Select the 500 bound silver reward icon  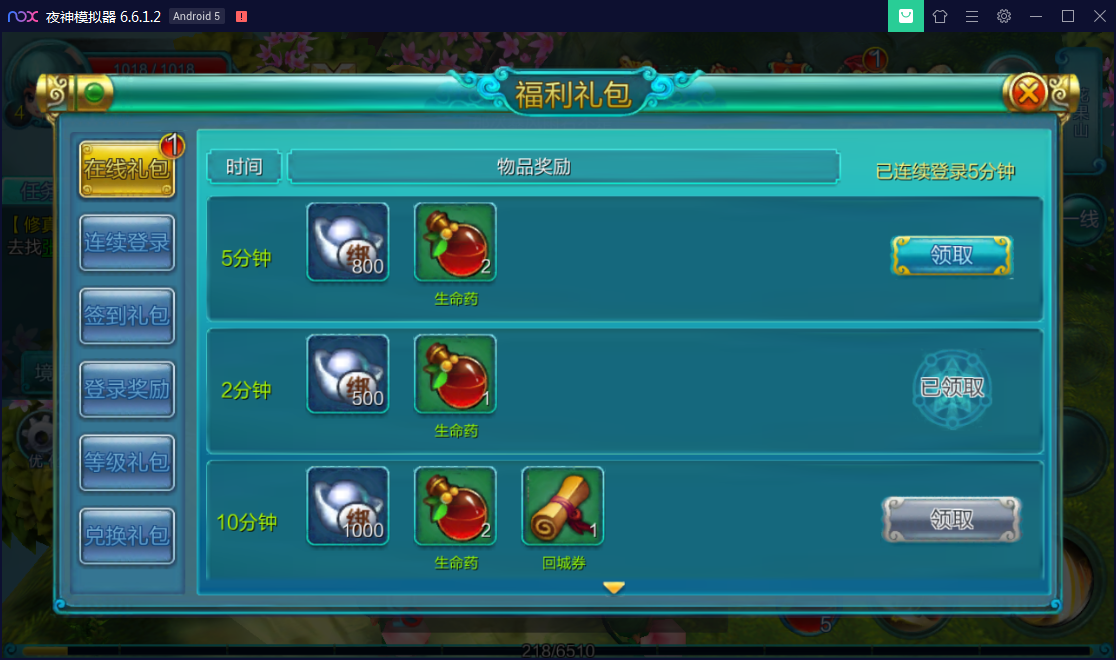click(348, 374)
